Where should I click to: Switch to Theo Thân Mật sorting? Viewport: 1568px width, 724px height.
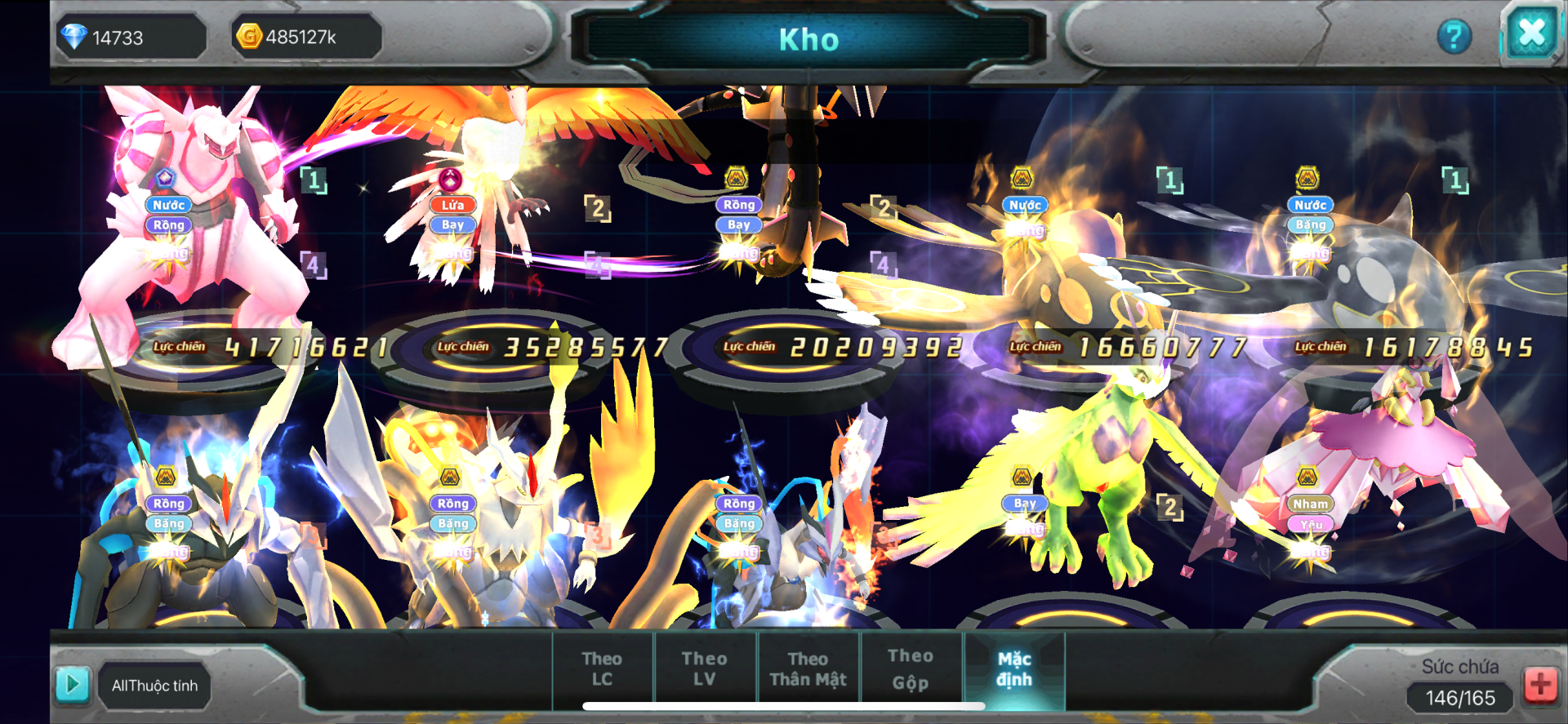point(808,668)
